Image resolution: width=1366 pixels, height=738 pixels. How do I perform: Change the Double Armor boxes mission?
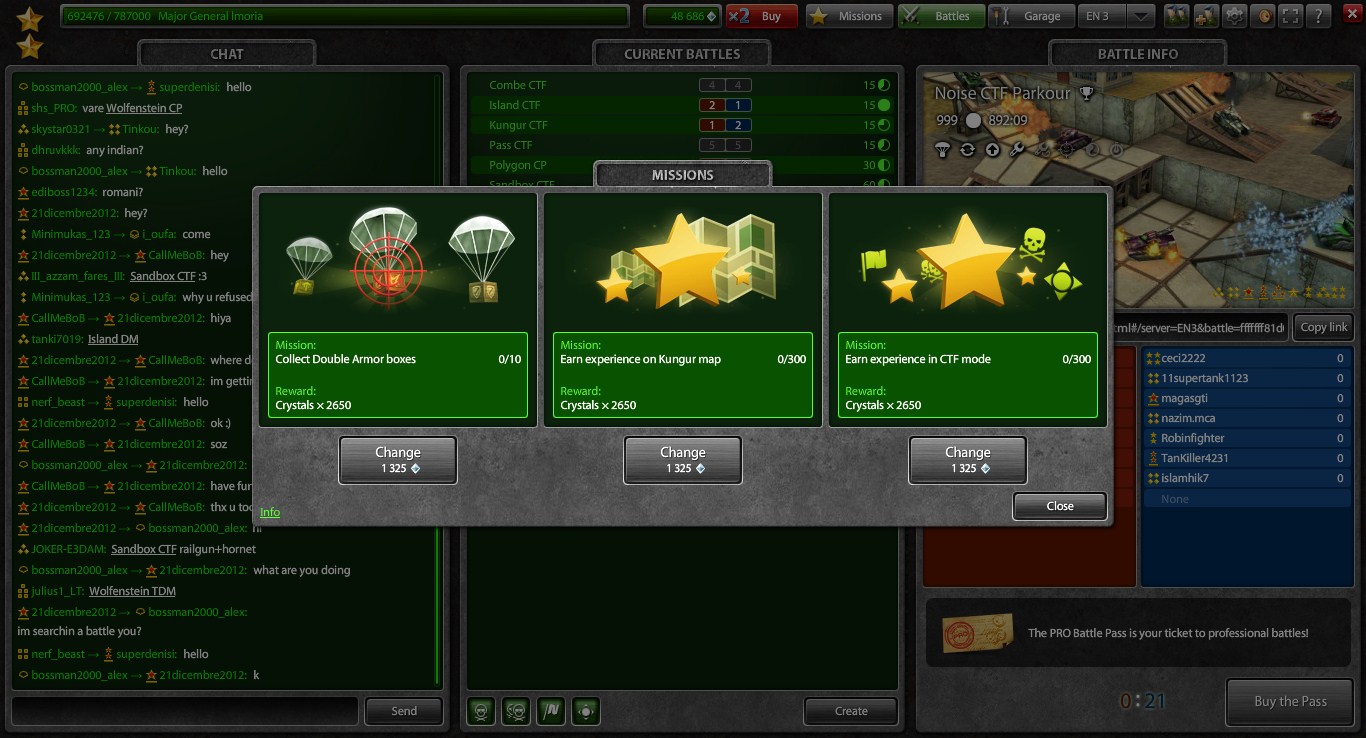[398, 460]
